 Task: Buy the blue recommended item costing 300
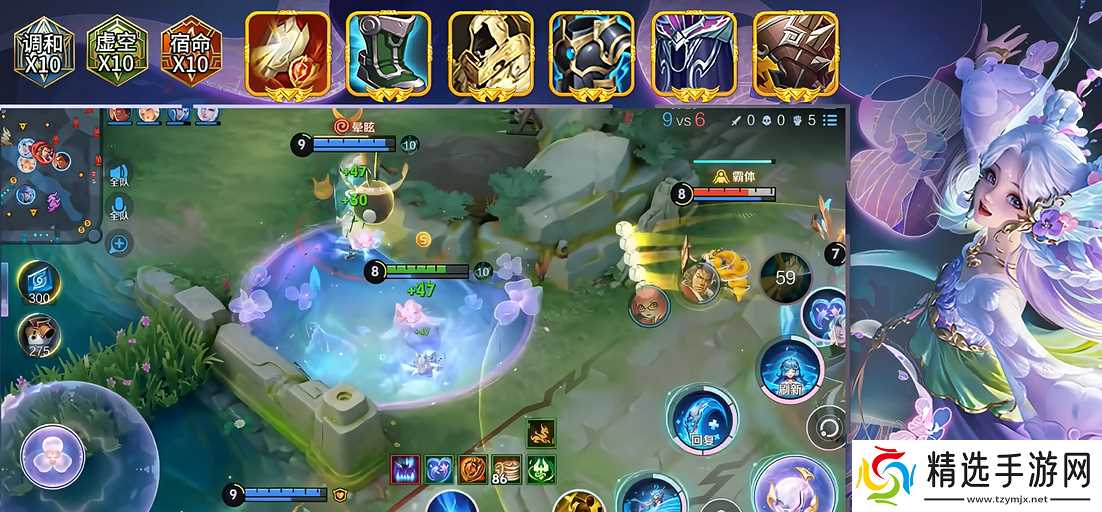40,283
